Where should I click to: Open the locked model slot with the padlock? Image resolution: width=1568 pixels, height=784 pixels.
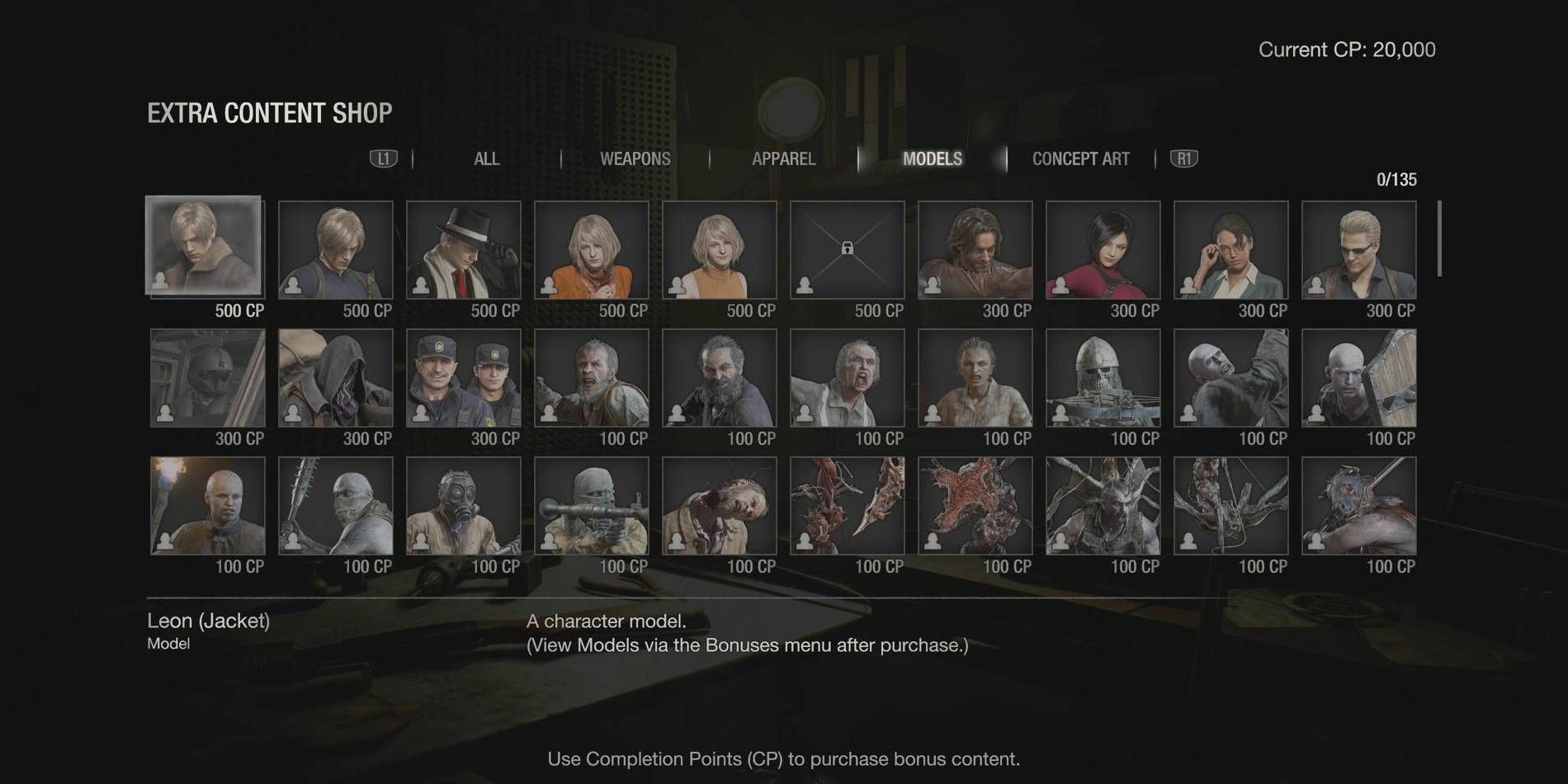[x=848, y=249]
